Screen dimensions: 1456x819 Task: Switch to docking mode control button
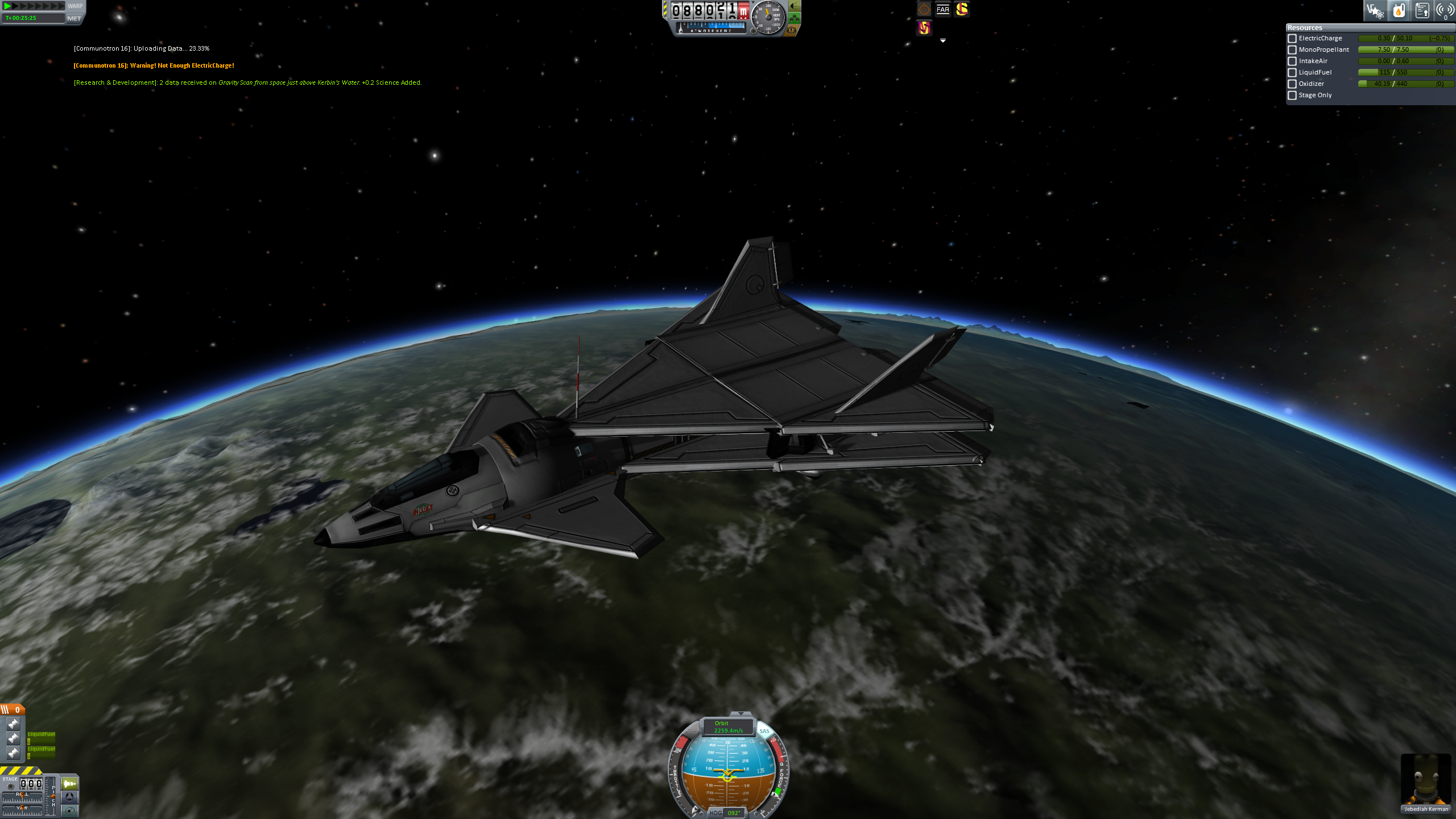(69, 797)
